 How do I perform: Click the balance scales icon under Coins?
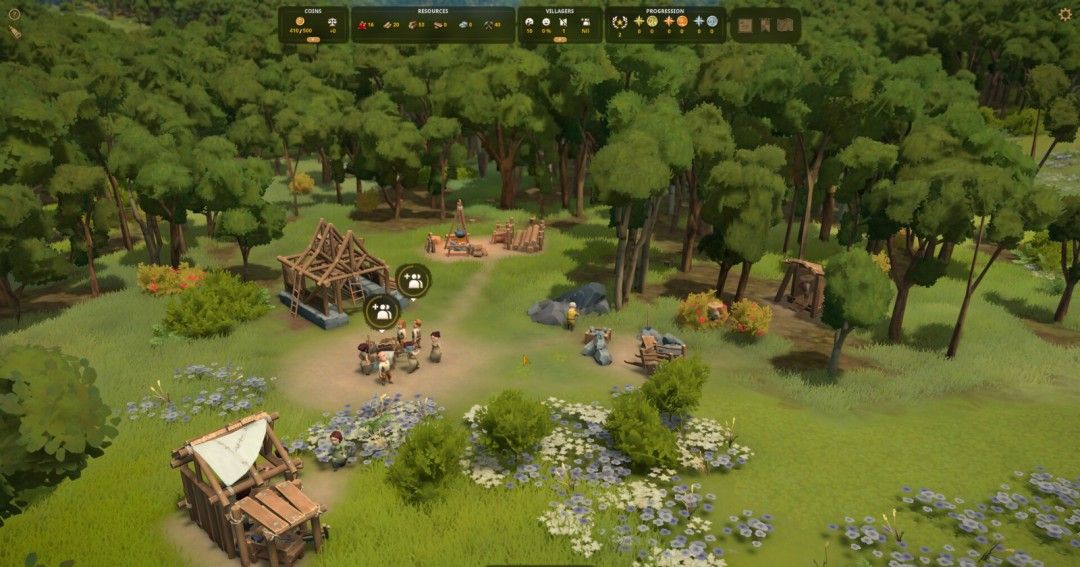click(x=333, y=21)
